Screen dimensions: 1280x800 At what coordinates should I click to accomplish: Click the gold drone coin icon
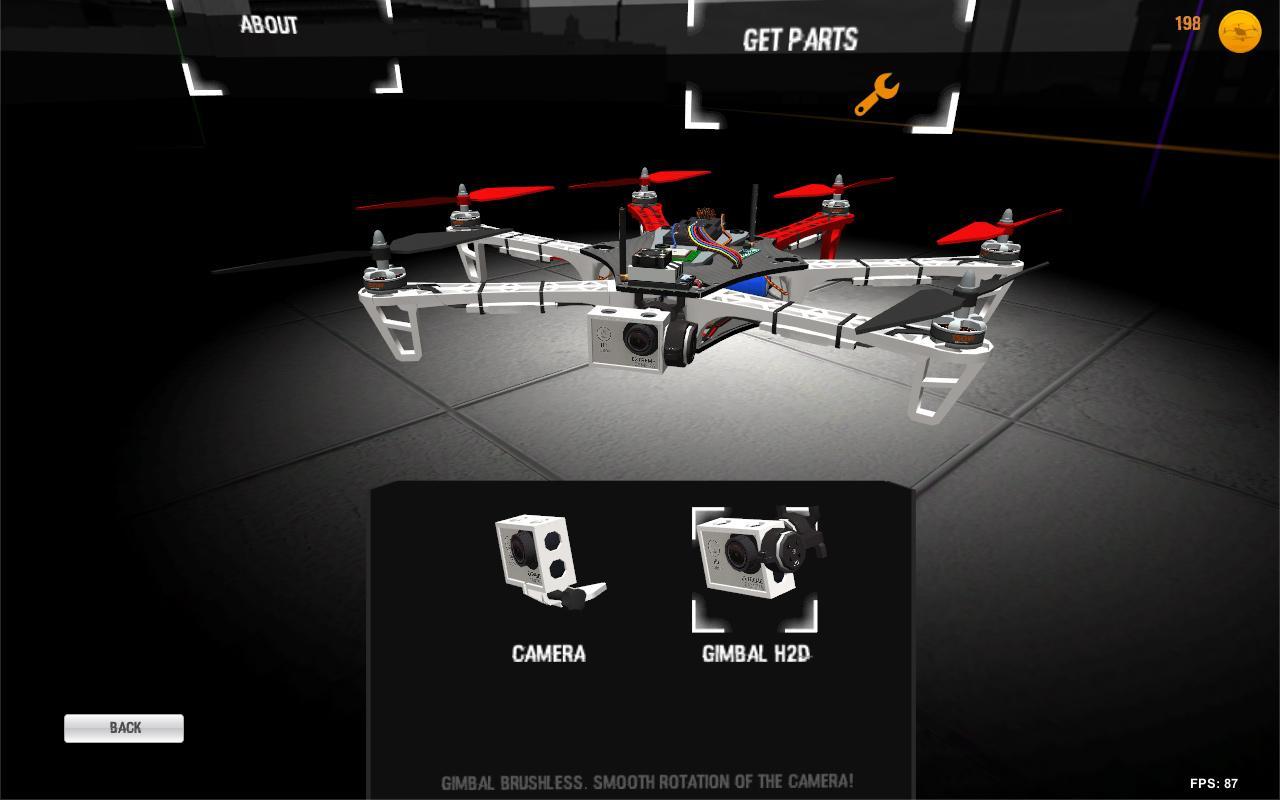click(1240, 31)
